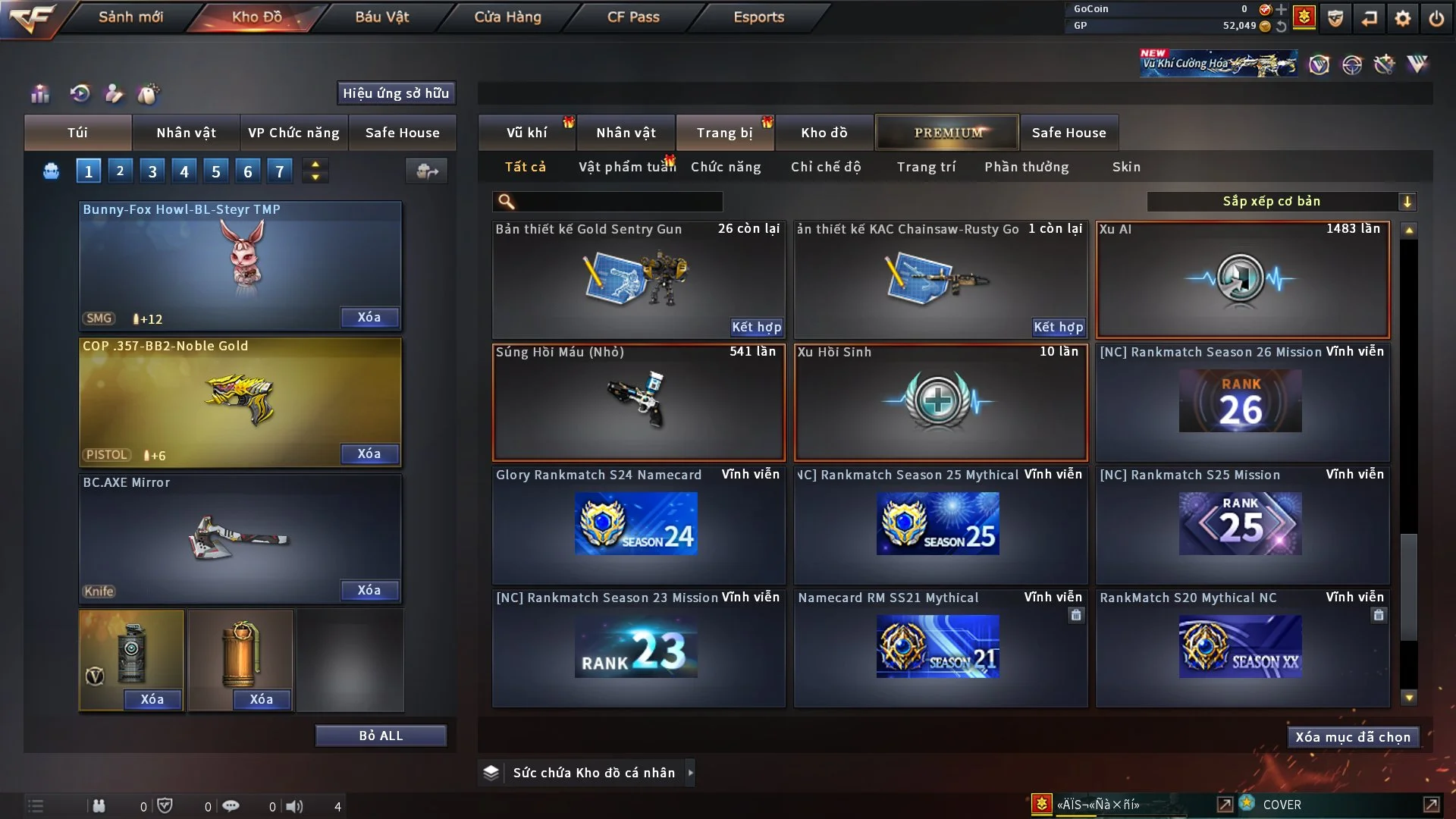Delete selected items with Xóa mục đã chọn
Image resolution: width=1456 pixels, height=819 pixels.
pyautogui.click(x=1353, y=737)
